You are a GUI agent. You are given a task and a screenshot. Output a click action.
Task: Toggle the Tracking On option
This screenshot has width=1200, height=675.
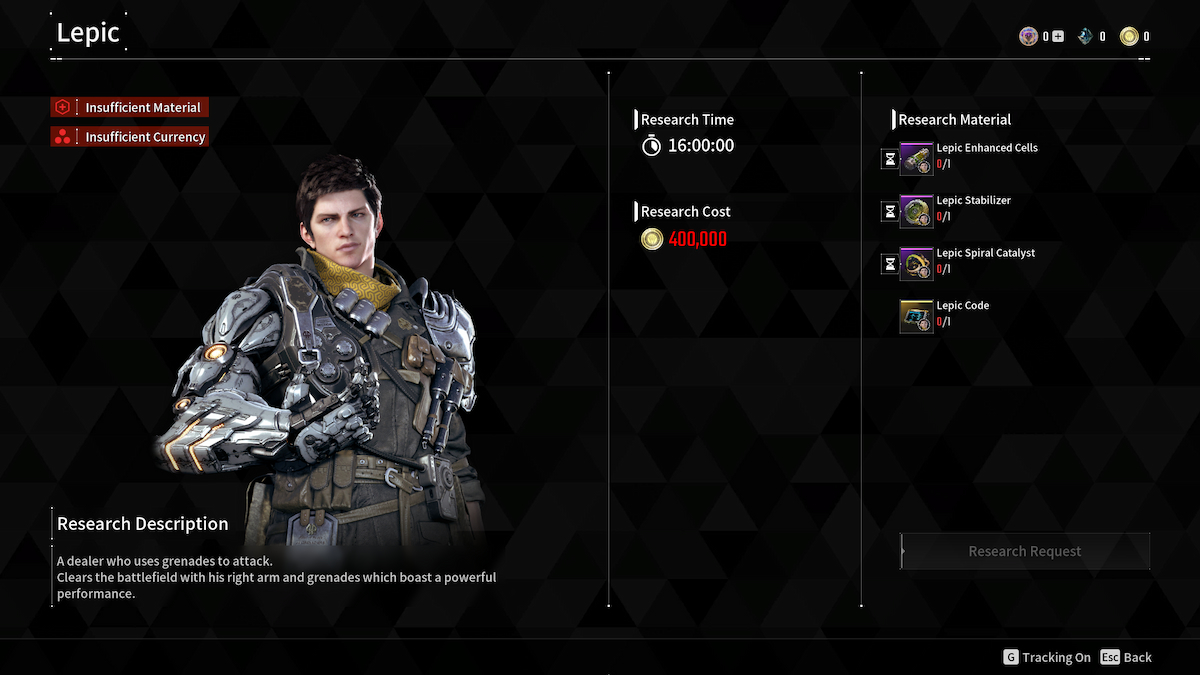pyautogui.click(x=1047, y=657)
